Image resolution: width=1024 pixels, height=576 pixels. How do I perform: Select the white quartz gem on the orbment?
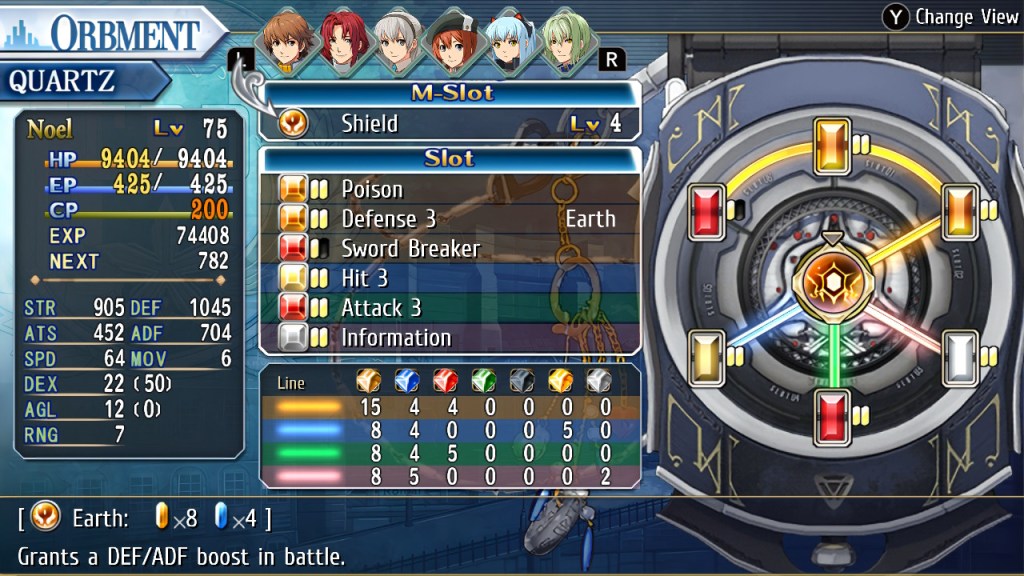[960, 356]
